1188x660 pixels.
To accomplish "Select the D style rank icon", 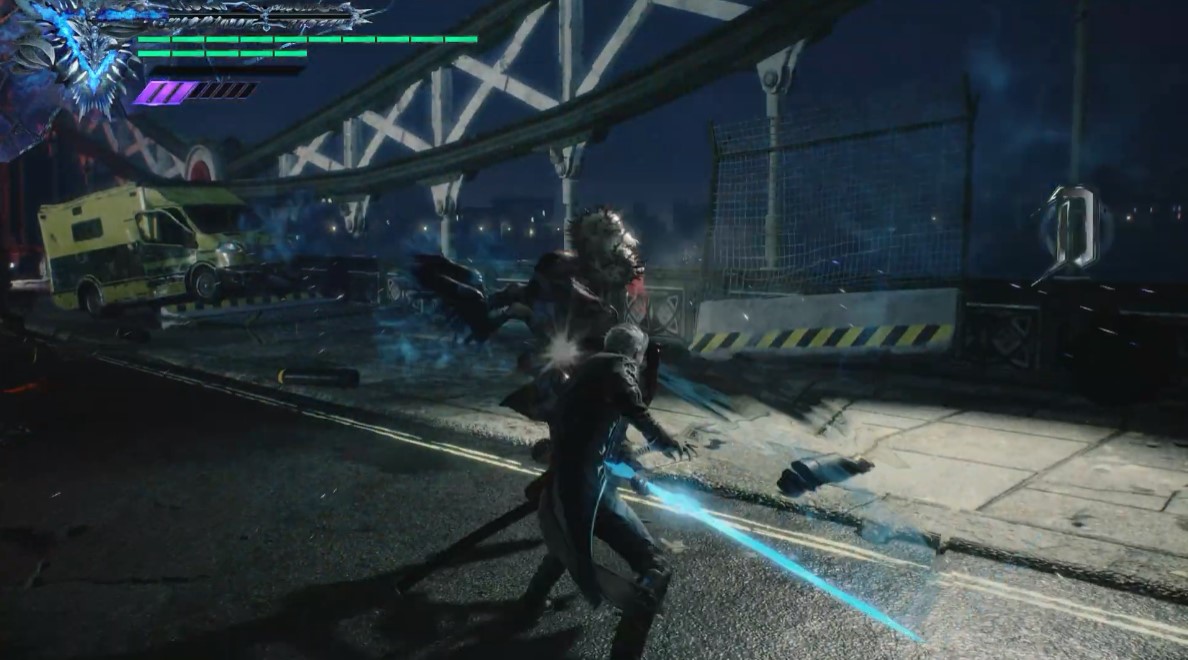I will pos(1071,231).
